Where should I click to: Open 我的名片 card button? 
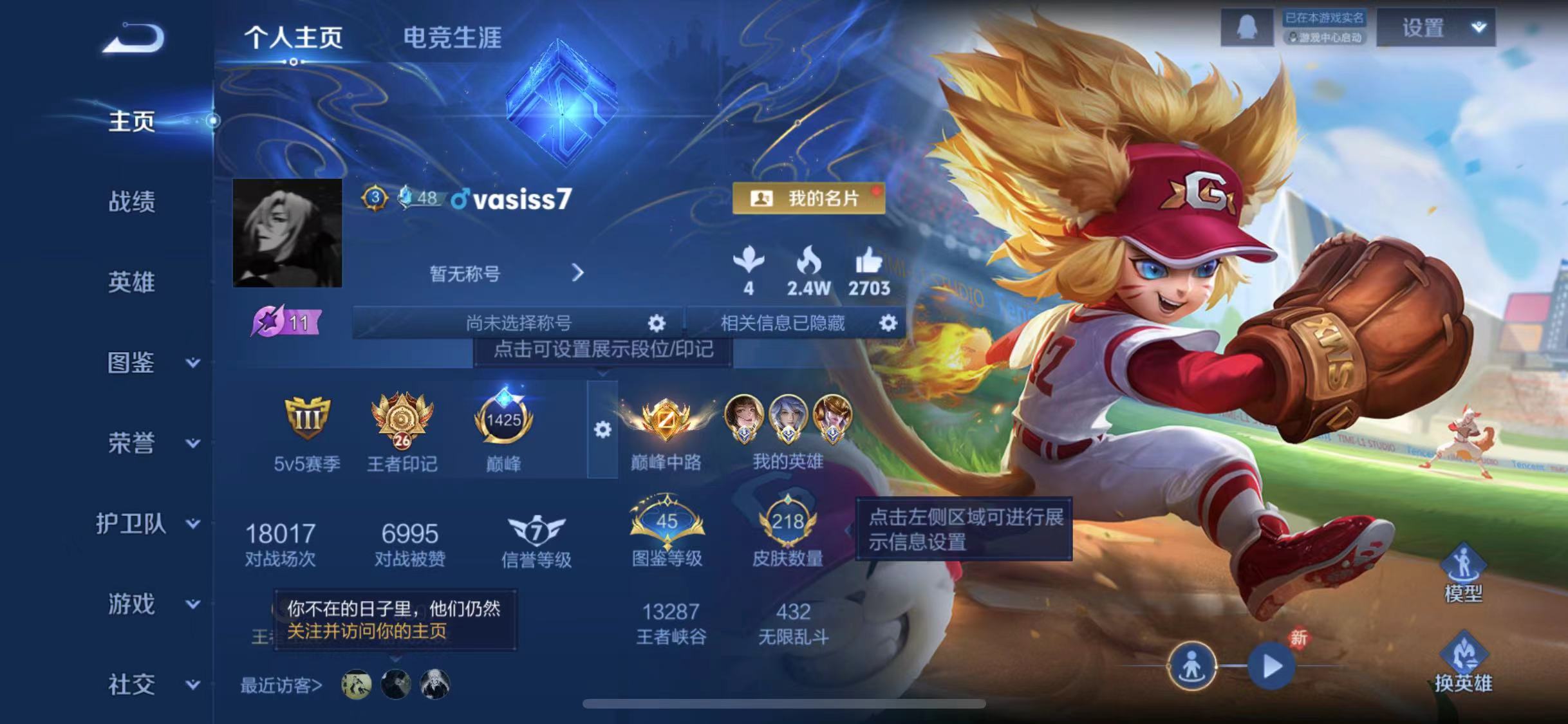(x=811, y=199)
